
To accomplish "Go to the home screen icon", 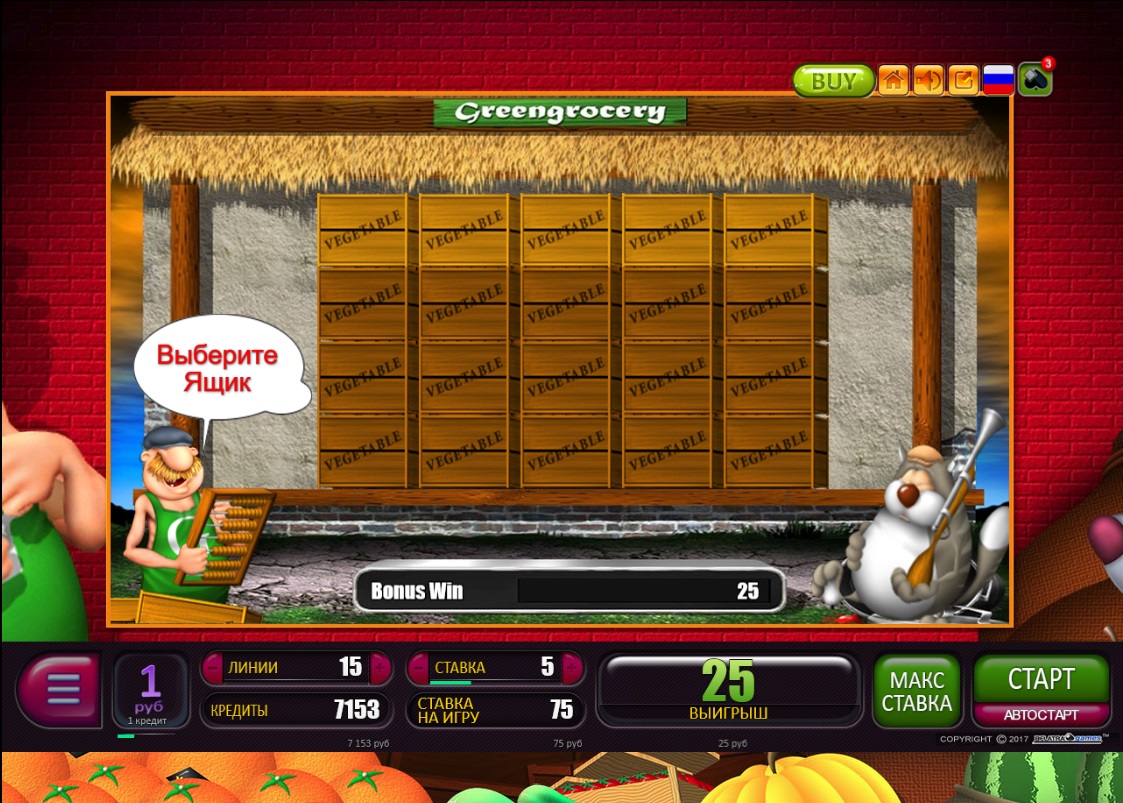I will [893, 80].
